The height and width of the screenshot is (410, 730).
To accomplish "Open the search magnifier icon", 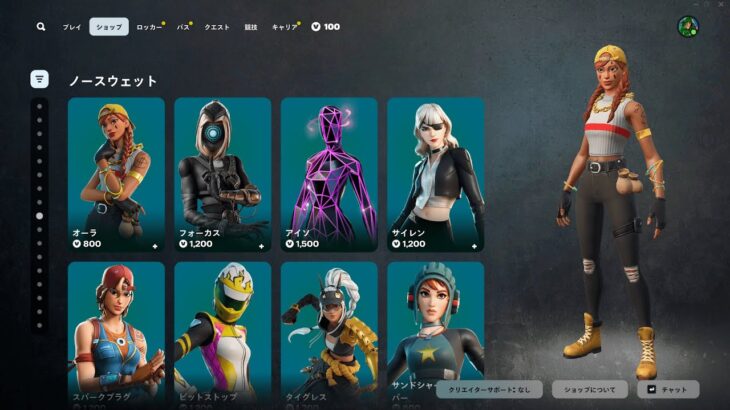I will 41,27.
